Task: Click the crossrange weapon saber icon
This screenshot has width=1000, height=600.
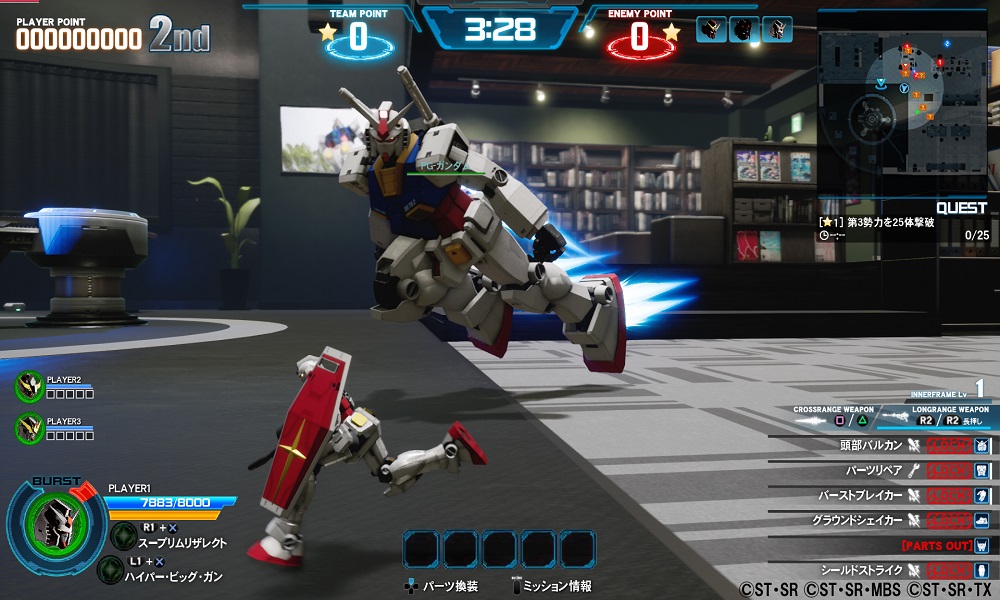Action: [810, 421]
